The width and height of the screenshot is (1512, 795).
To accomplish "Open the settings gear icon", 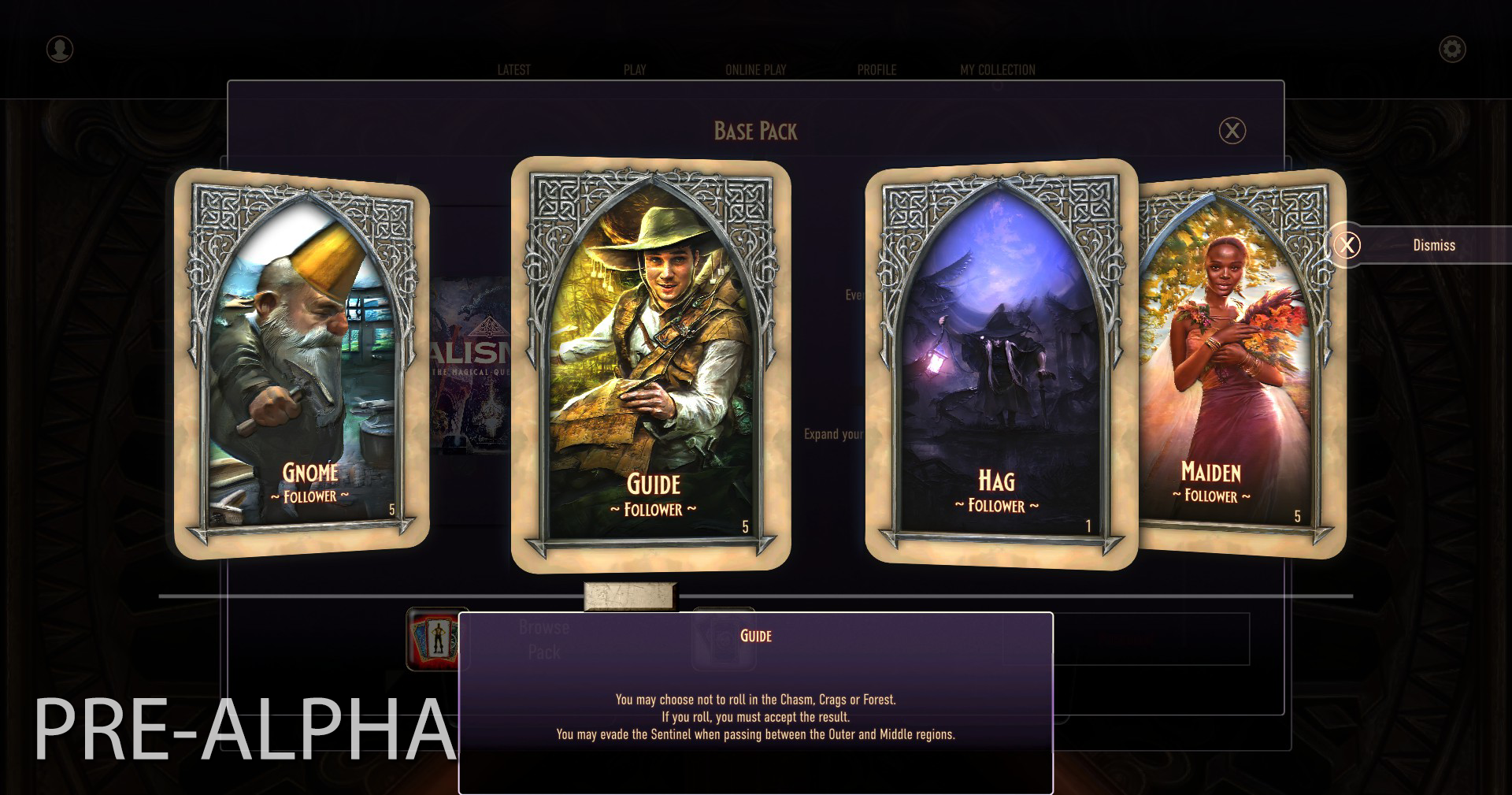I will (x=1452, y=49).
